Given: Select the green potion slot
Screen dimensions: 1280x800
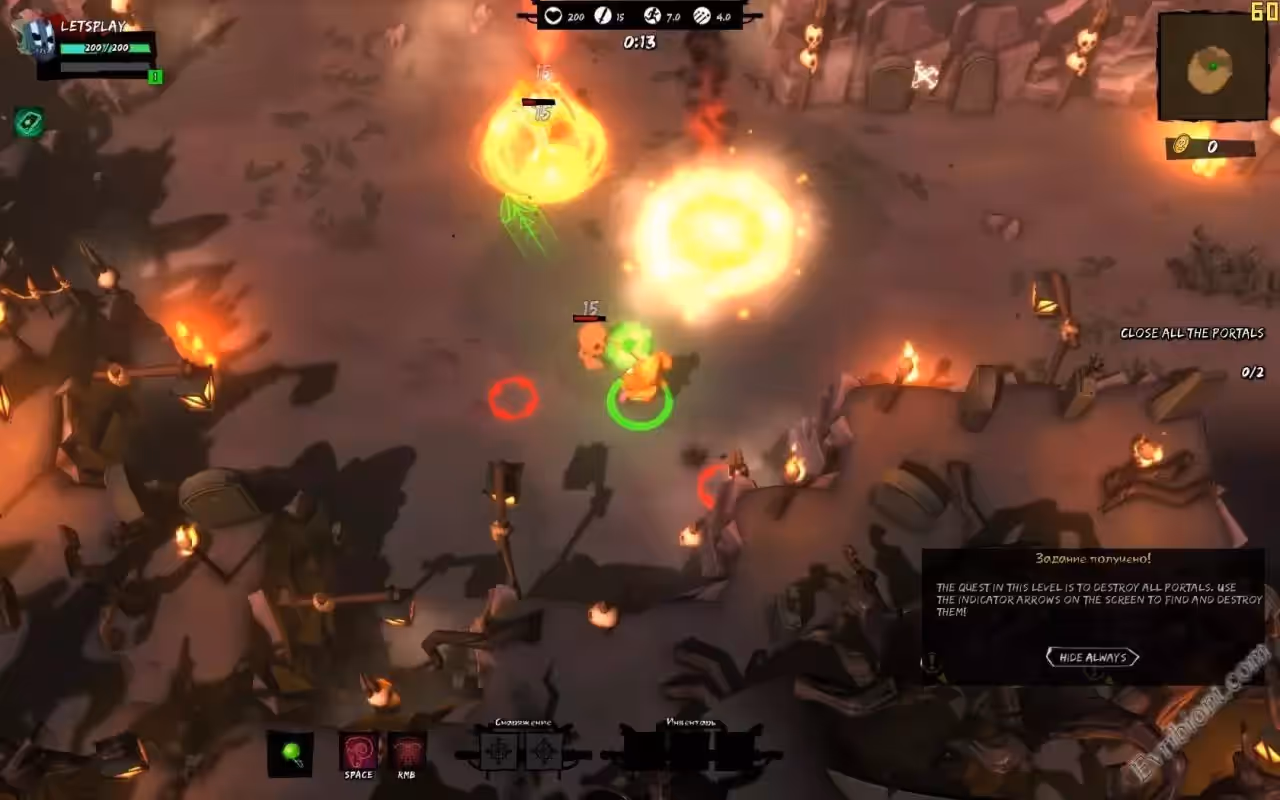Looking at the screenshot, I should pos(290,753).
